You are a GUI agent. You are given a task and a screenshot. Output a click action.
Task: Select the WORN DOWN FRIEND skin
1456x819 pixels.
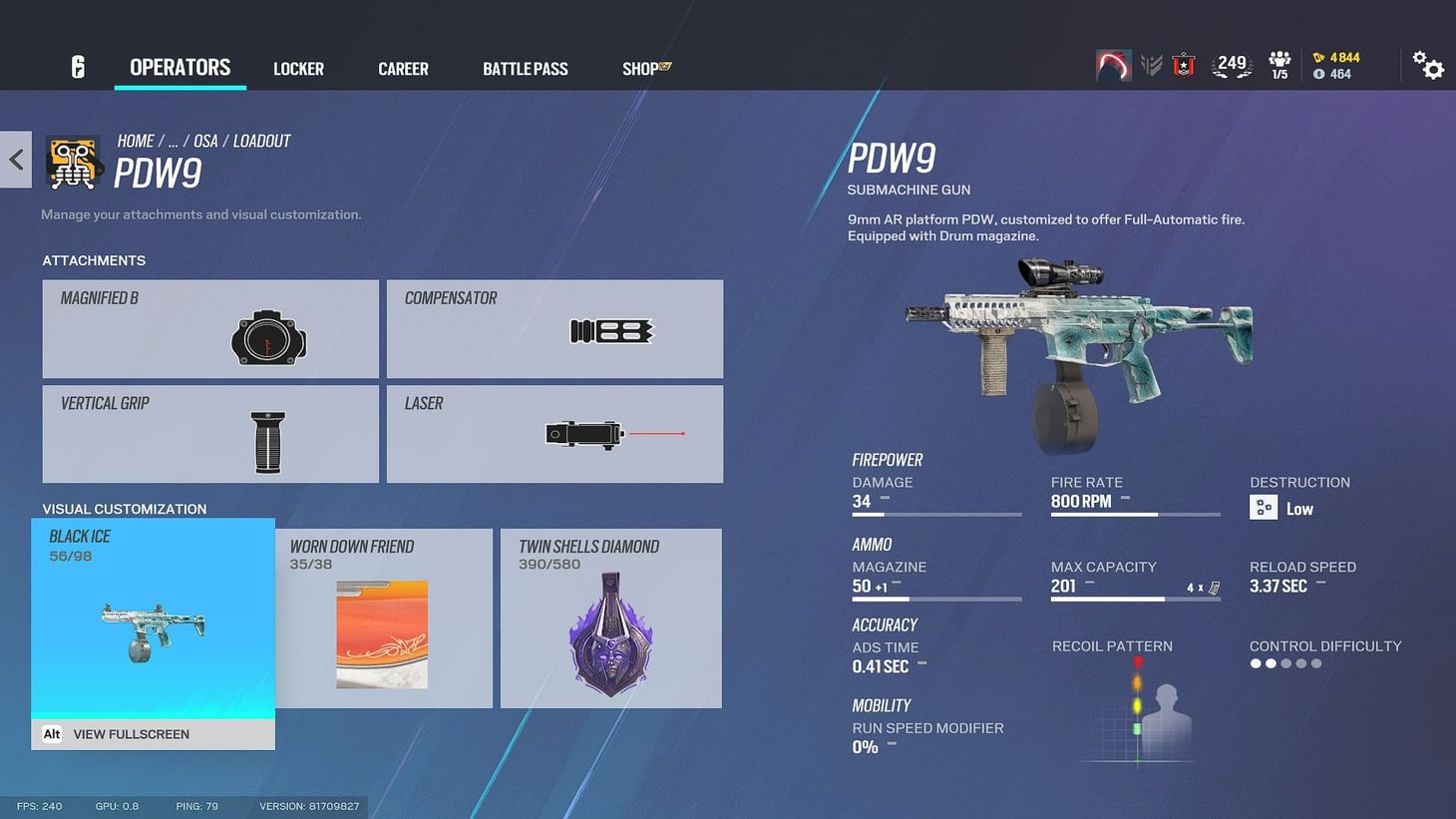(x=384, y=618)
